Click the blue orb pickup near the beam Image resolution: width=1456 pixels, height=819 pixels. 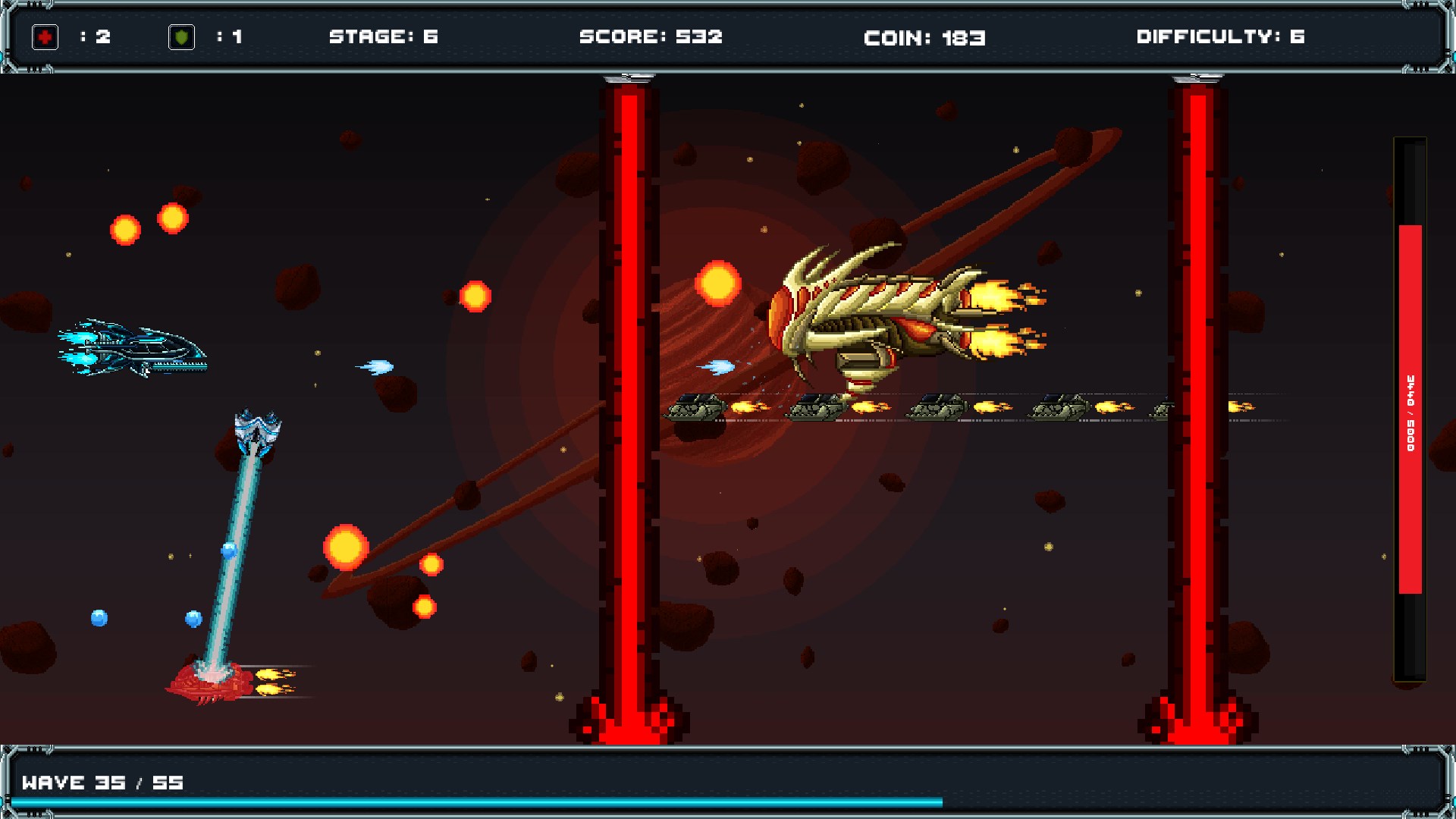[227, 550]
